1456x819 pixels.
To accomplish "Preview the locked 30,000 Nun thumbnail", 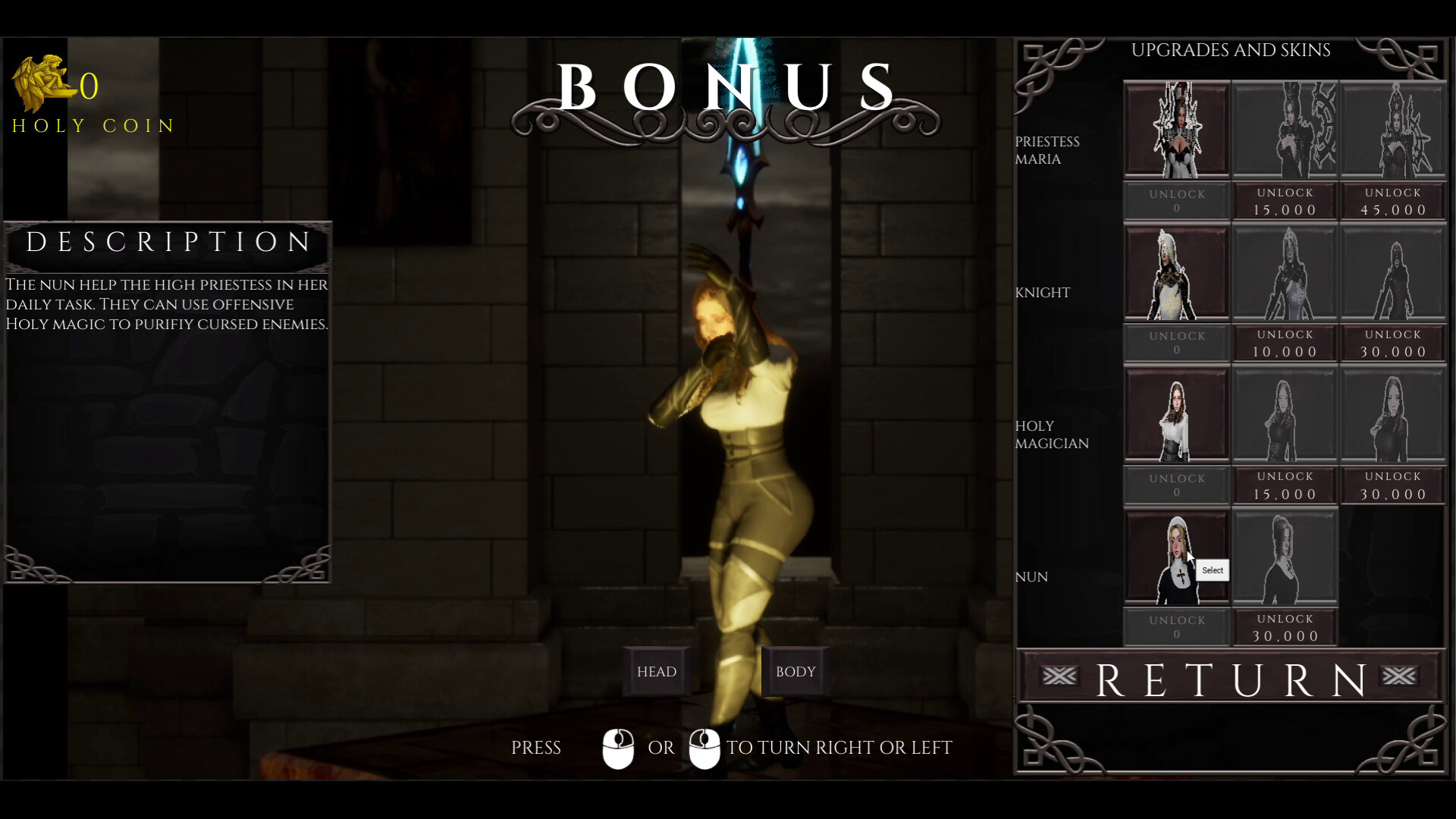I will point(1285,558).
